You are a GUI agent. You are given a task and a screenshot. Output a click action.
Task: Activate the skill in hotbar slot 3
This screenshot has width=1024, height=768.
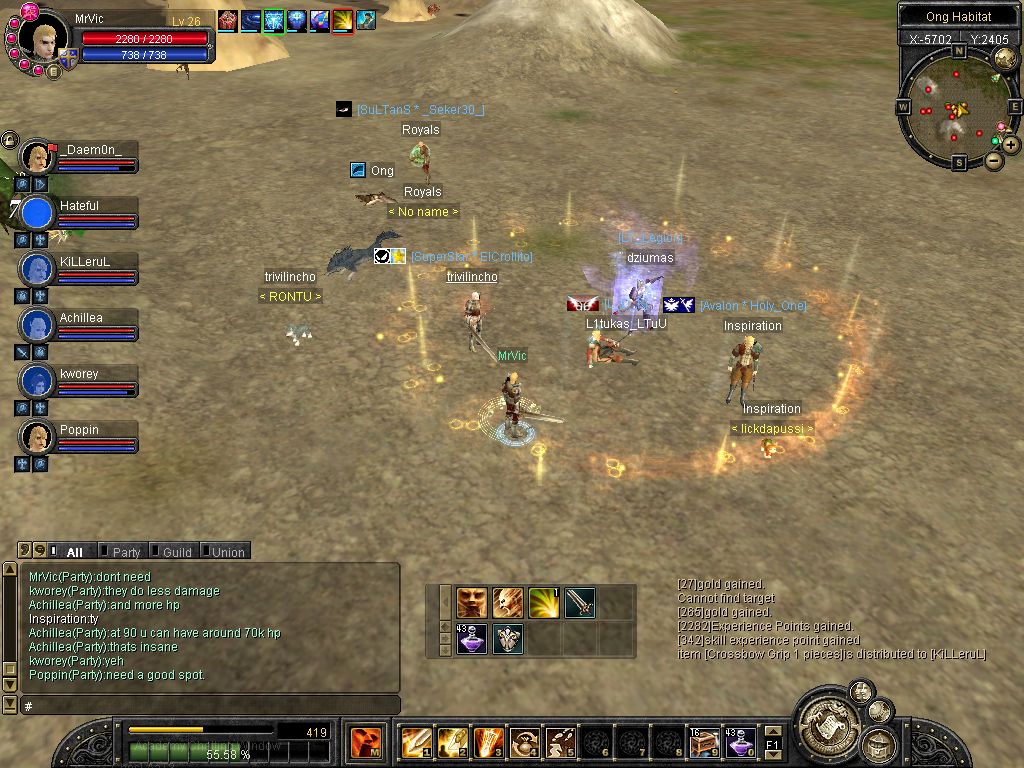tap(488, 742)
